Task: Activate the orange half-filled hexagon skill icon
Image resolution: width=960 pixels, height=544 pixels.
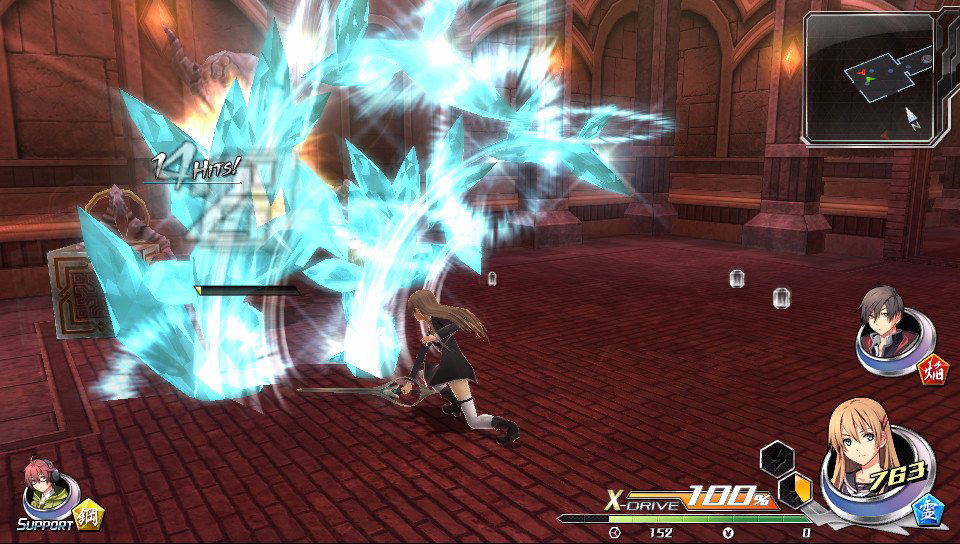Action: 795,490
